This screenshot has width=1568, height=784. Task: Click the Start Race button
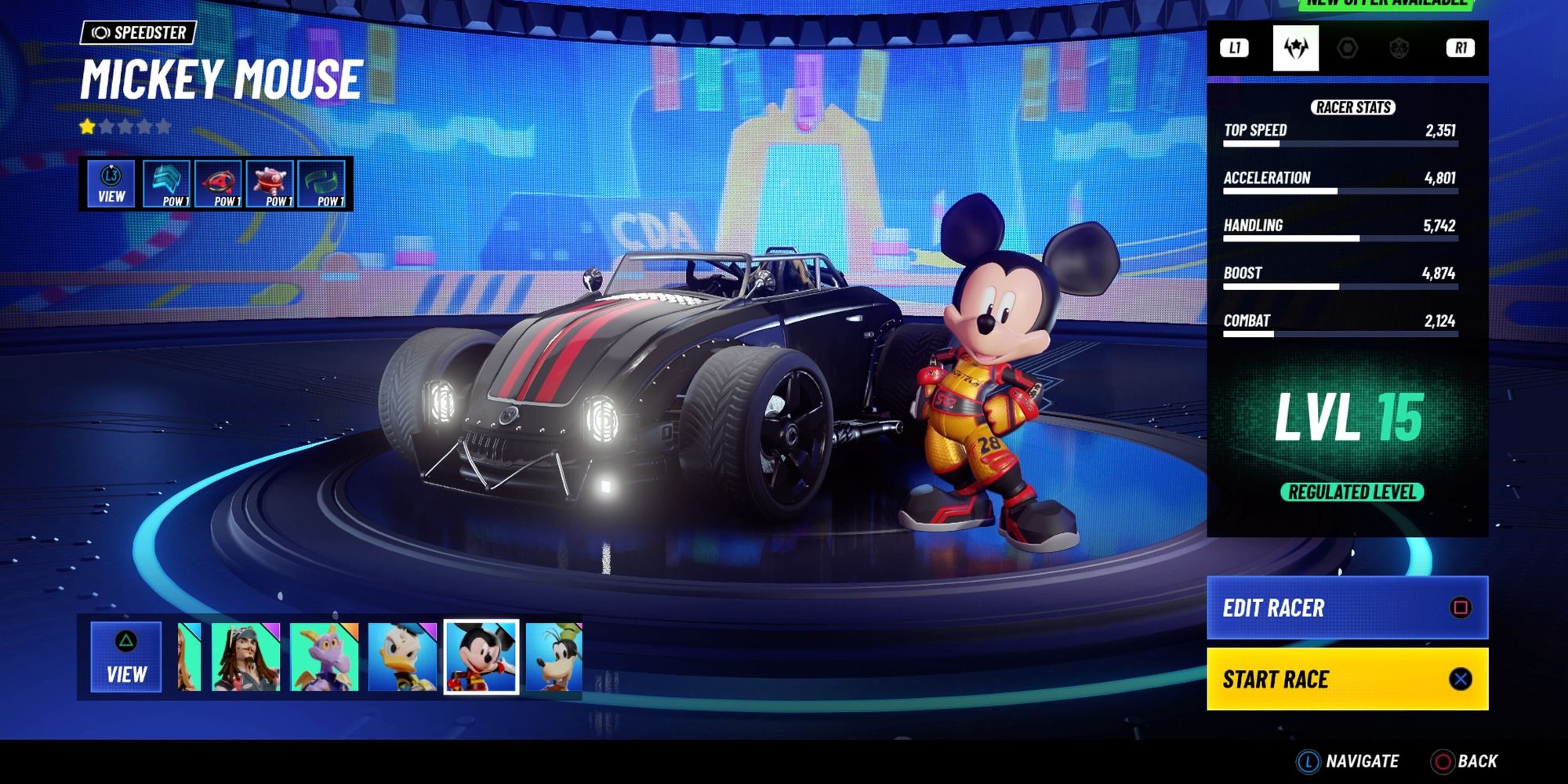(x=1346, y=679)
